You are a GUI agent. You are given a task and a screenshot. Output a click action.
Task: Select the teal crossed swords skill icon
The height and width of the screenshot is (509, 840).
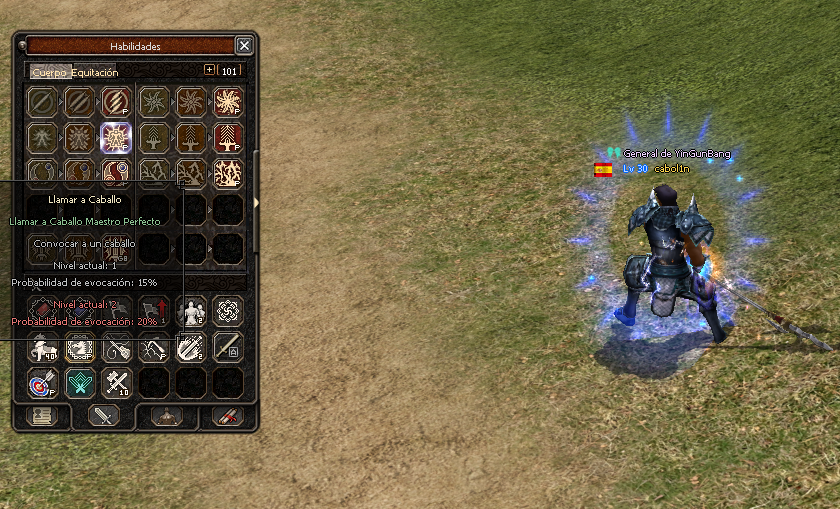(x=79, y=382)
